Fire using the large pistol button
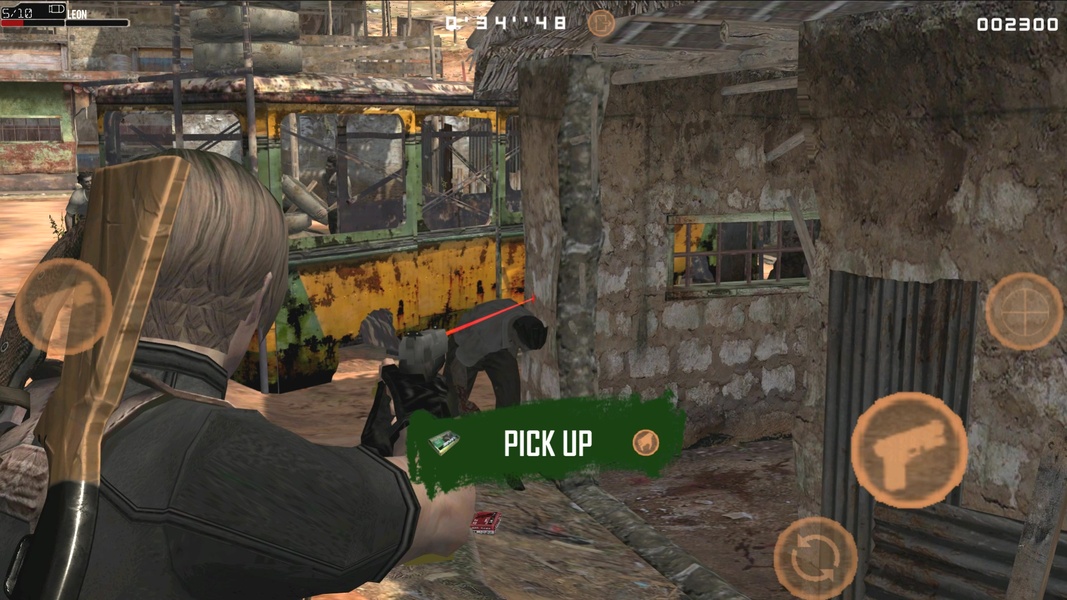Screen dimensions: 1067x600 click(x=908, y=450)
